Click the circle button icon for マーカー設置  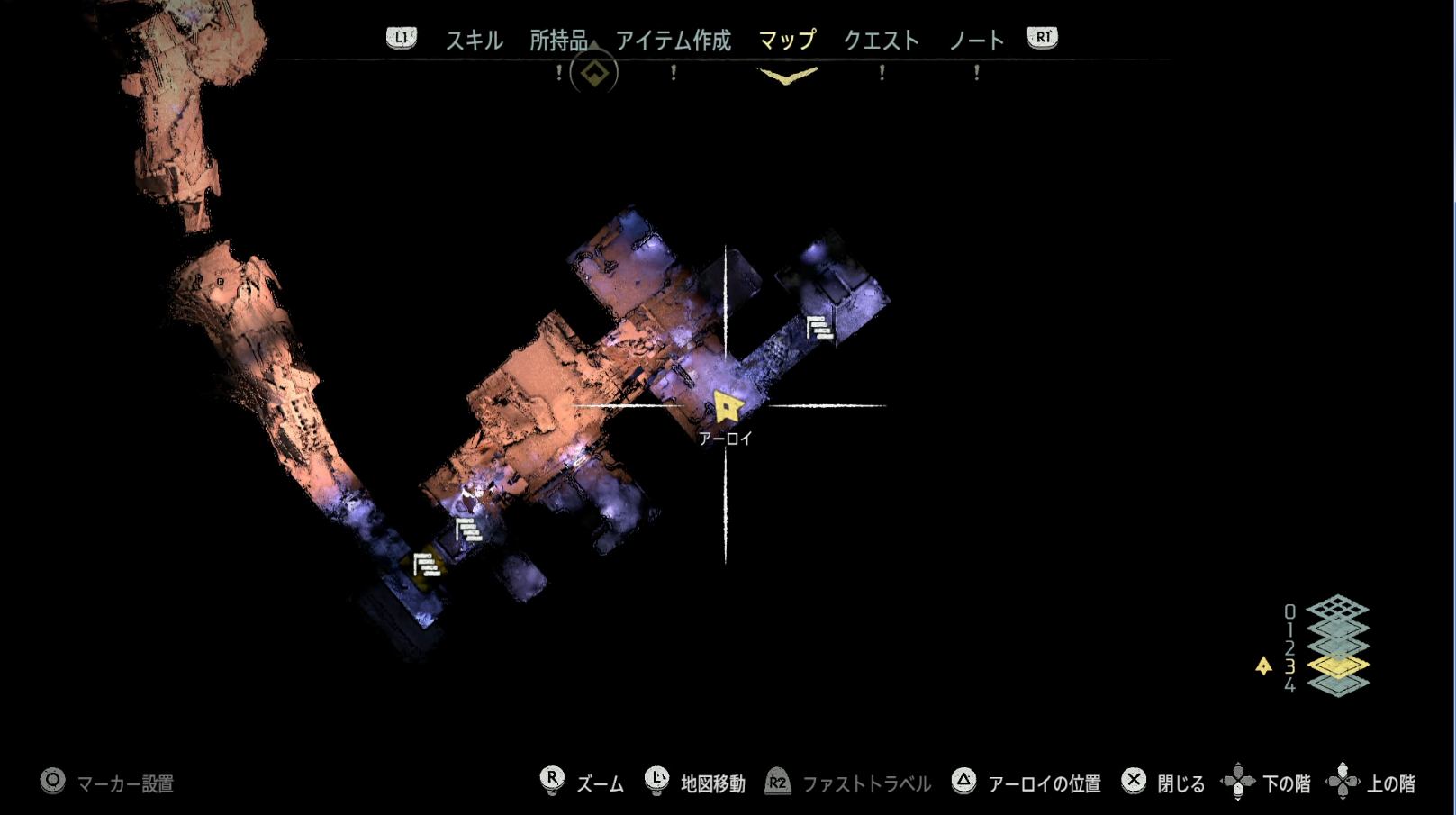coord(52,783)
